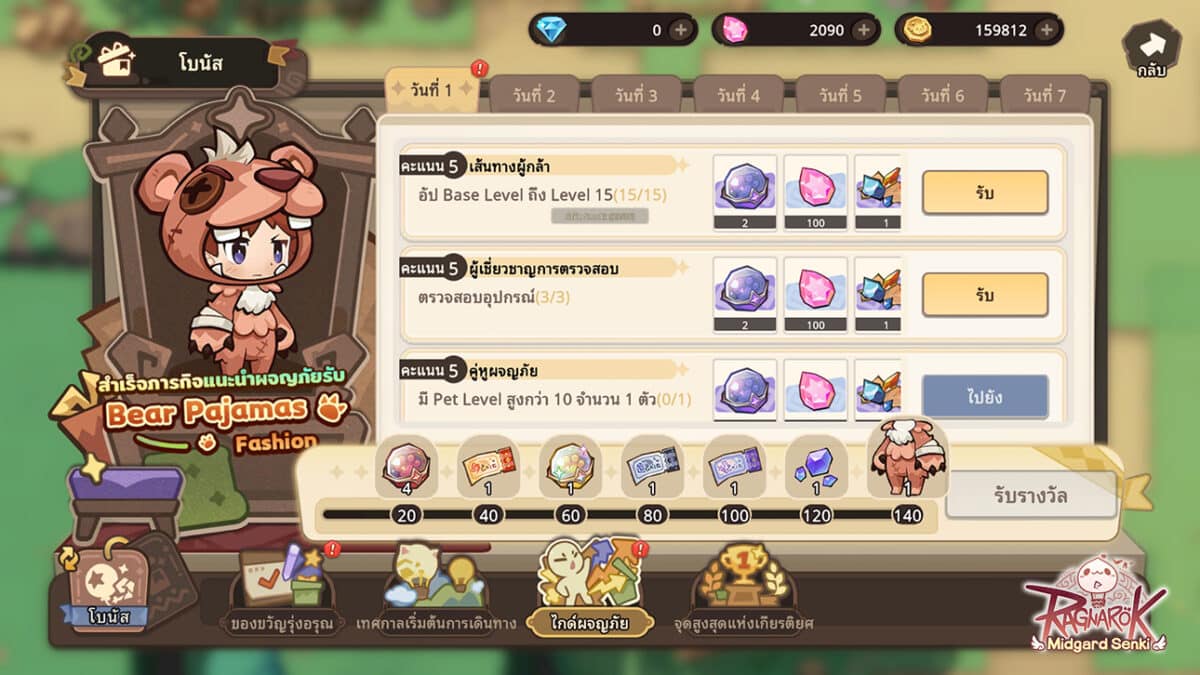Open the เทศกาลเริ่มต้นการเดินทาง event menu
This screenshot has width=1200, height=675.
click(x=436, y=583)
